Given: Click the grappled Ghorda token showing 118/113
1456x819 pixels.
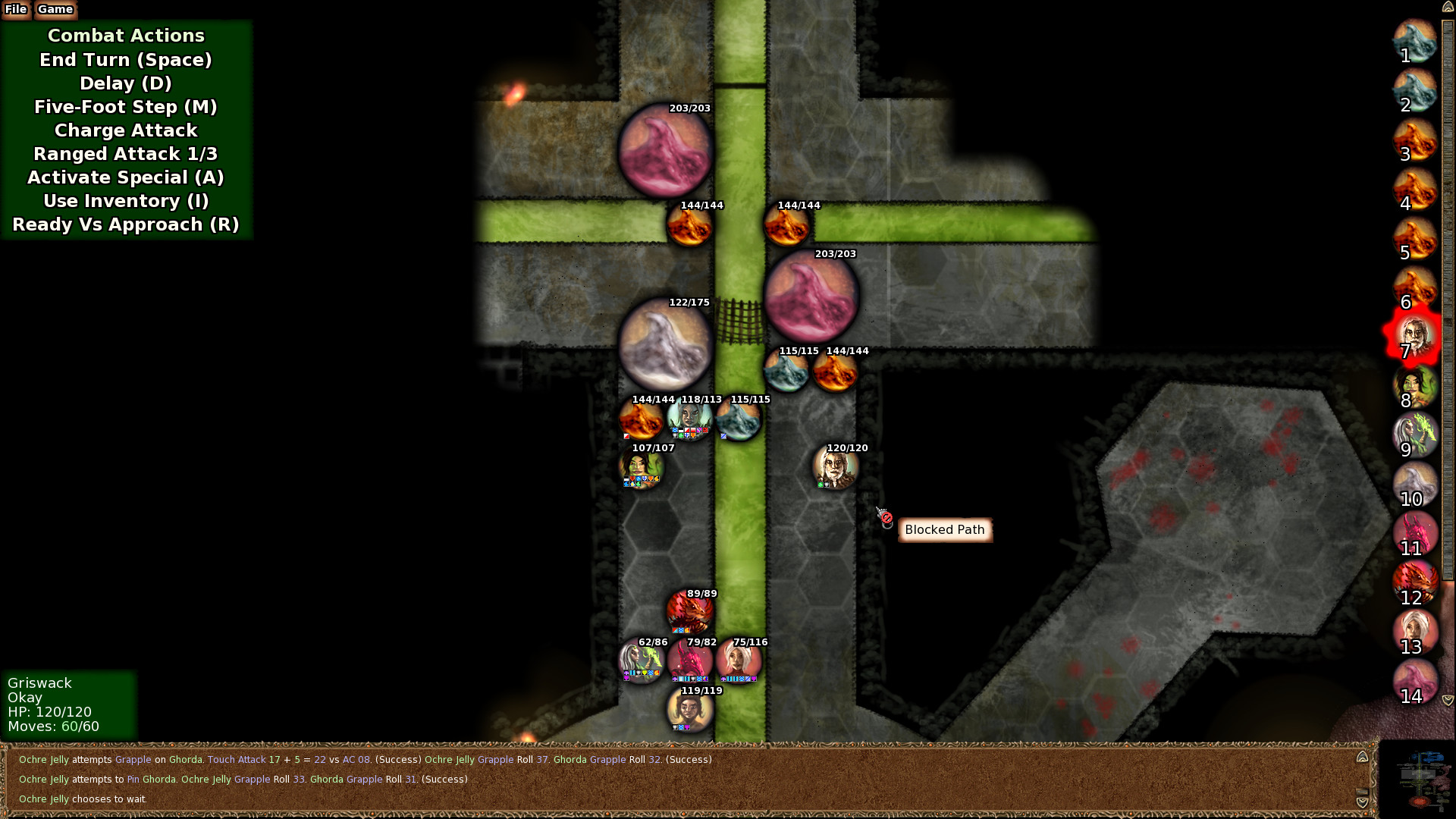Looking at the screenshot, I should (689, 419).
